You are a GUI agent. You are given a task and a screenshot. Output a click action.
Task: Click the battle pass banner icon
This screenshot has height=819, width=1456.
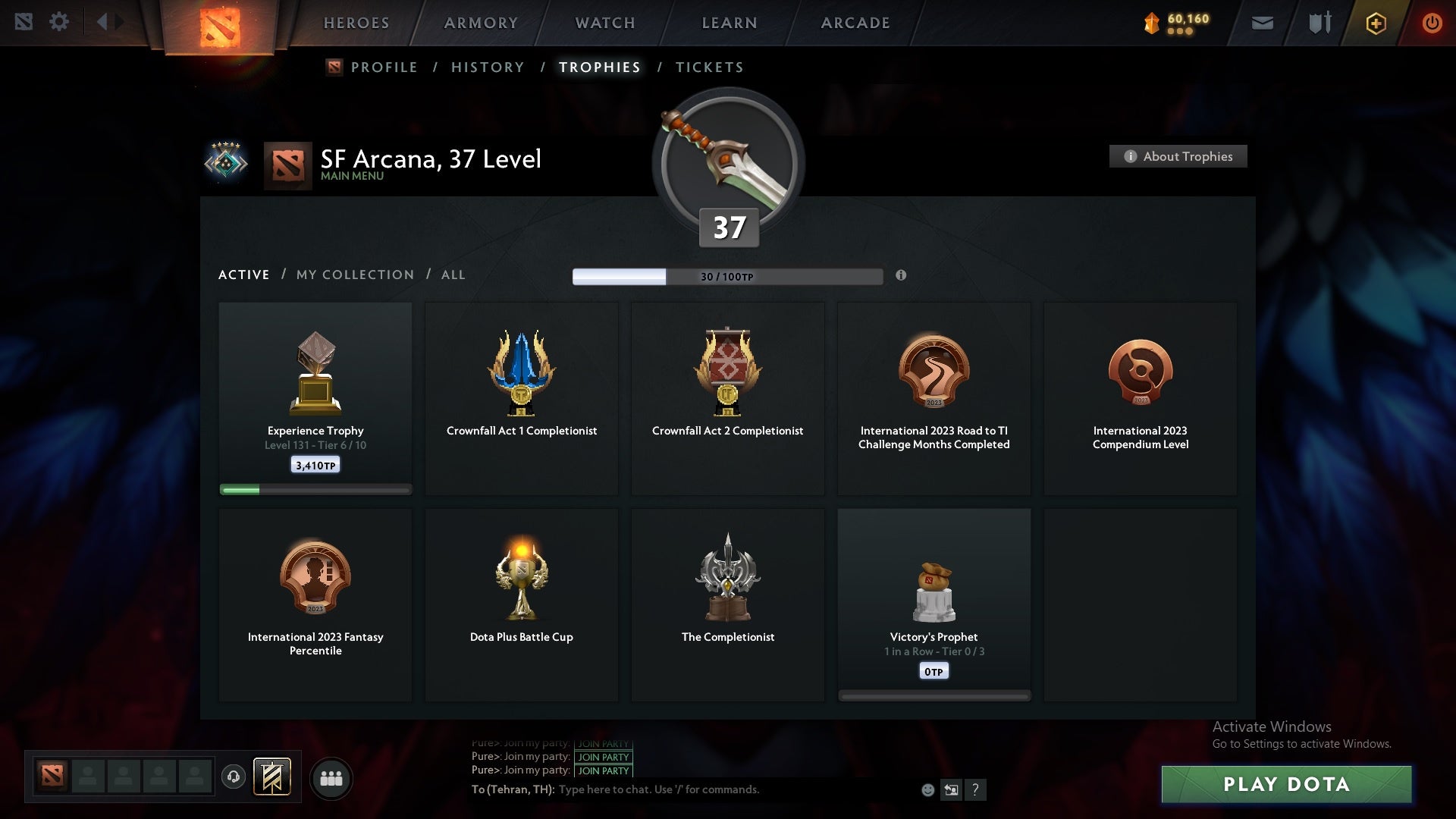pos(273,777)
